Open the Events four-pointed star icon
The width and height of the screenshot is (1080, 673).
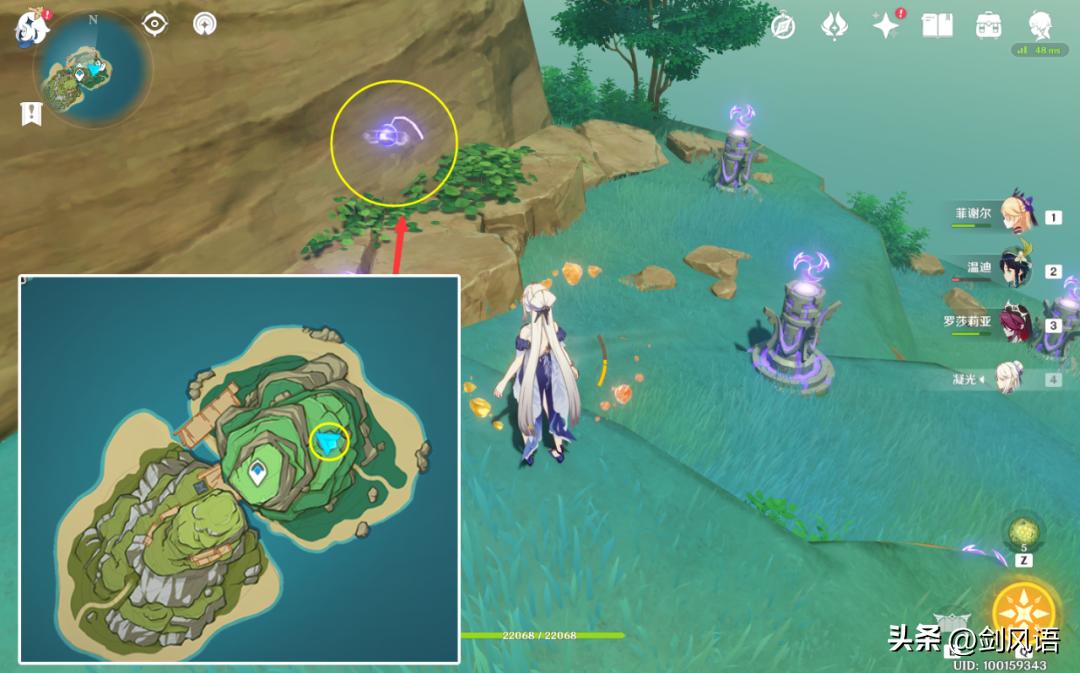(x=885, y=27)
